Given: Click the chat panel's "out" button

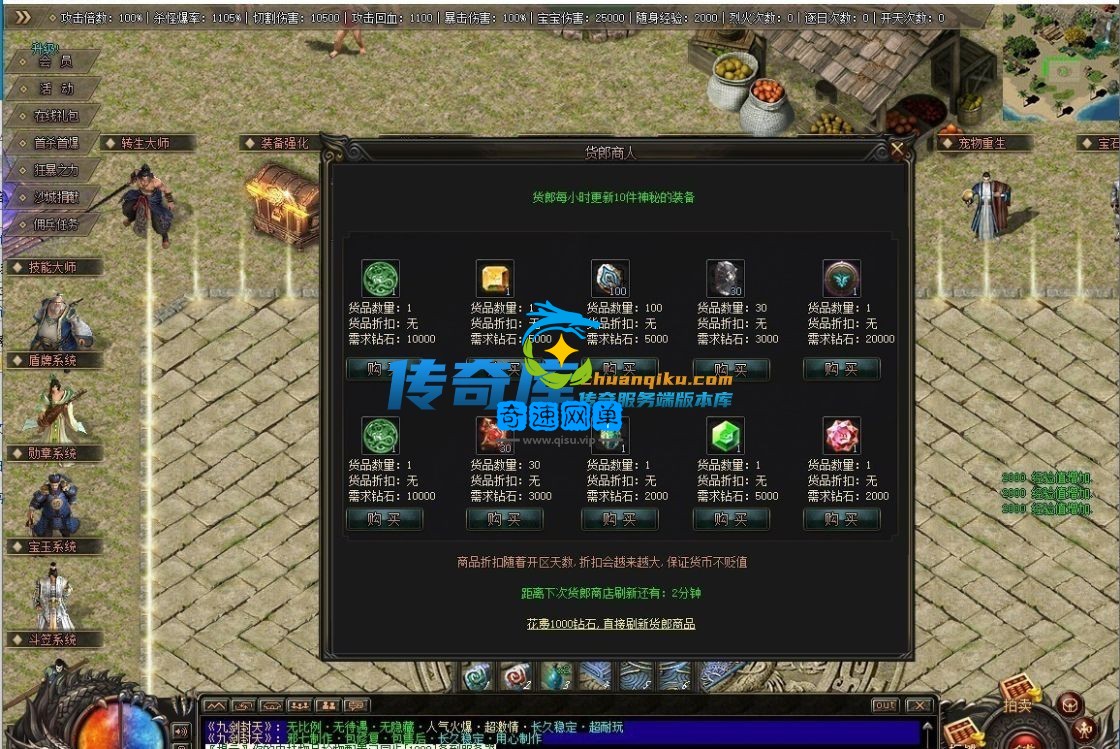Looking at the screenshot, I should [884, 705].
